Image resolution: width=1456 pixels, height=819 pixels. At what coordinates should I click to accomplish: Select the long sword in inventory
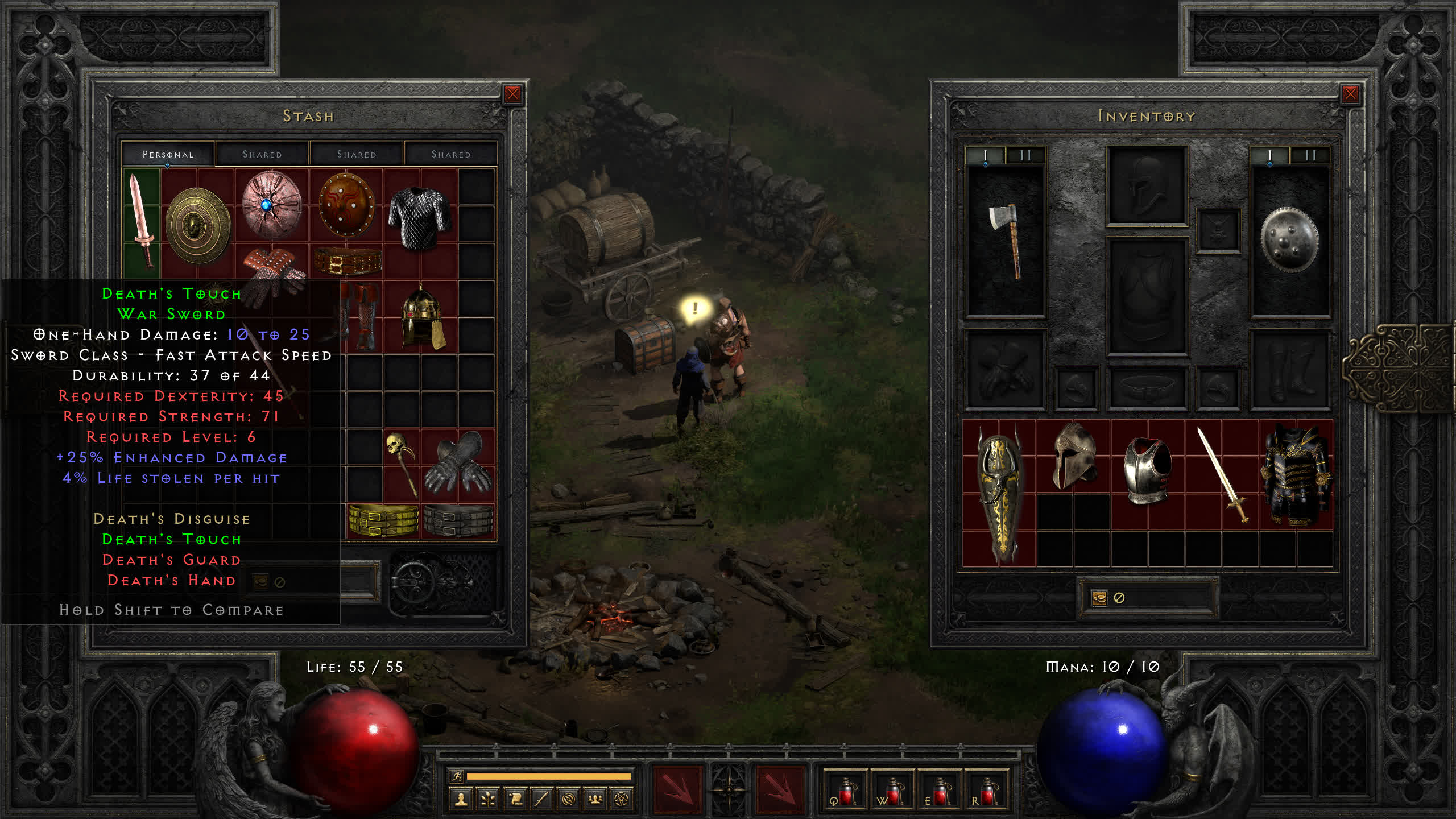tap(1221, 474)
